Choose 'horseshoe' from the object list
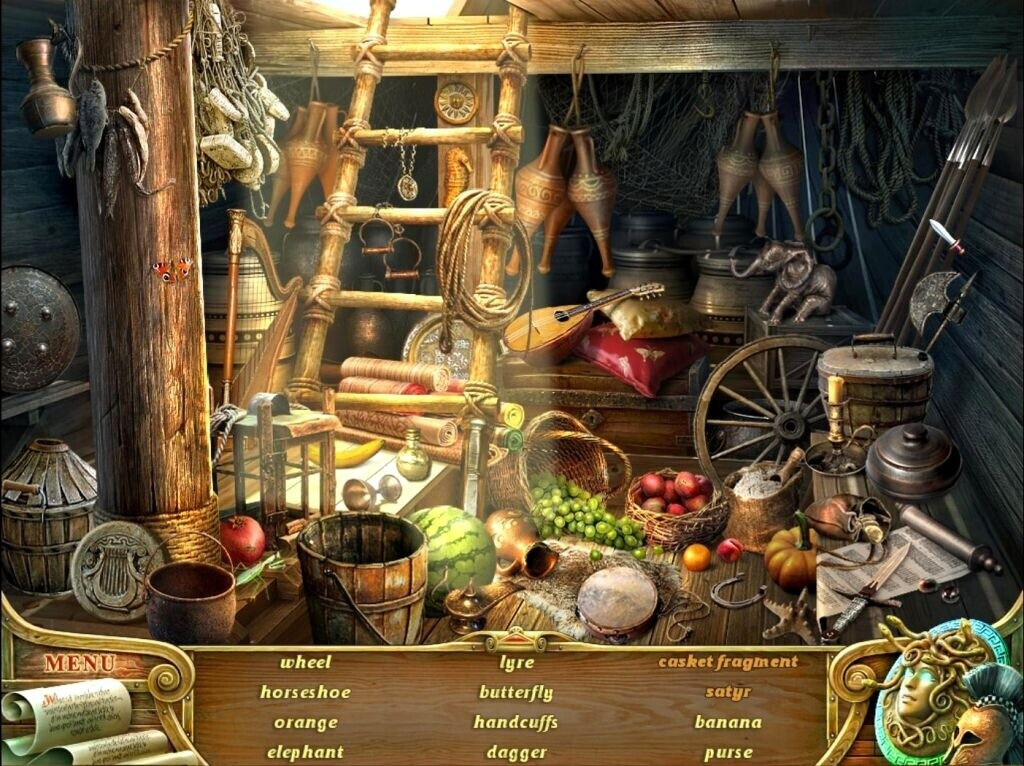The width and height of the screenshot is (1024, 766). 305,691
